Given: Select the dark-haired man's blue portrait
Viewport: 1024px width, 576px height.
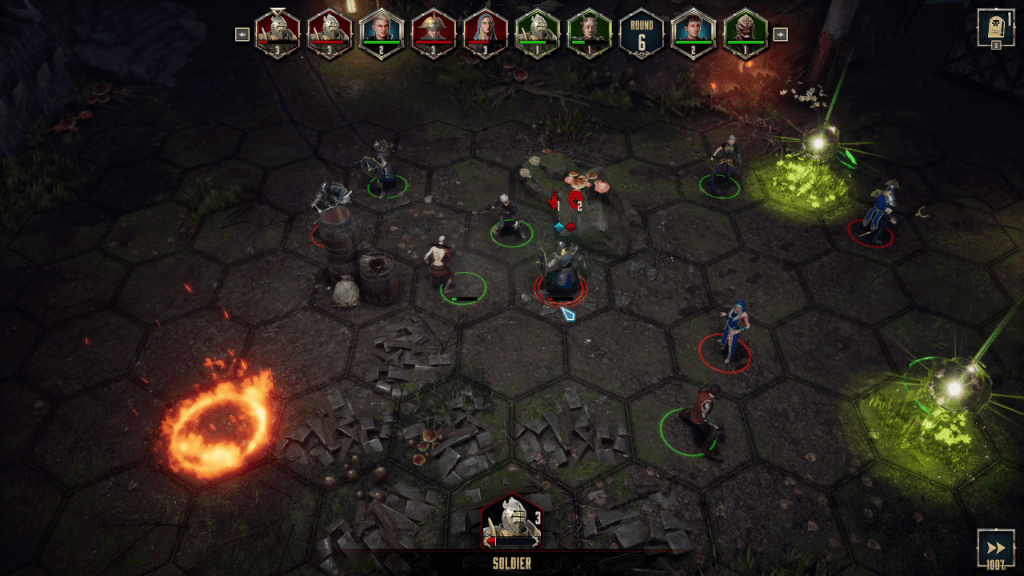Looking at the screenshot, I should [693, 33].
